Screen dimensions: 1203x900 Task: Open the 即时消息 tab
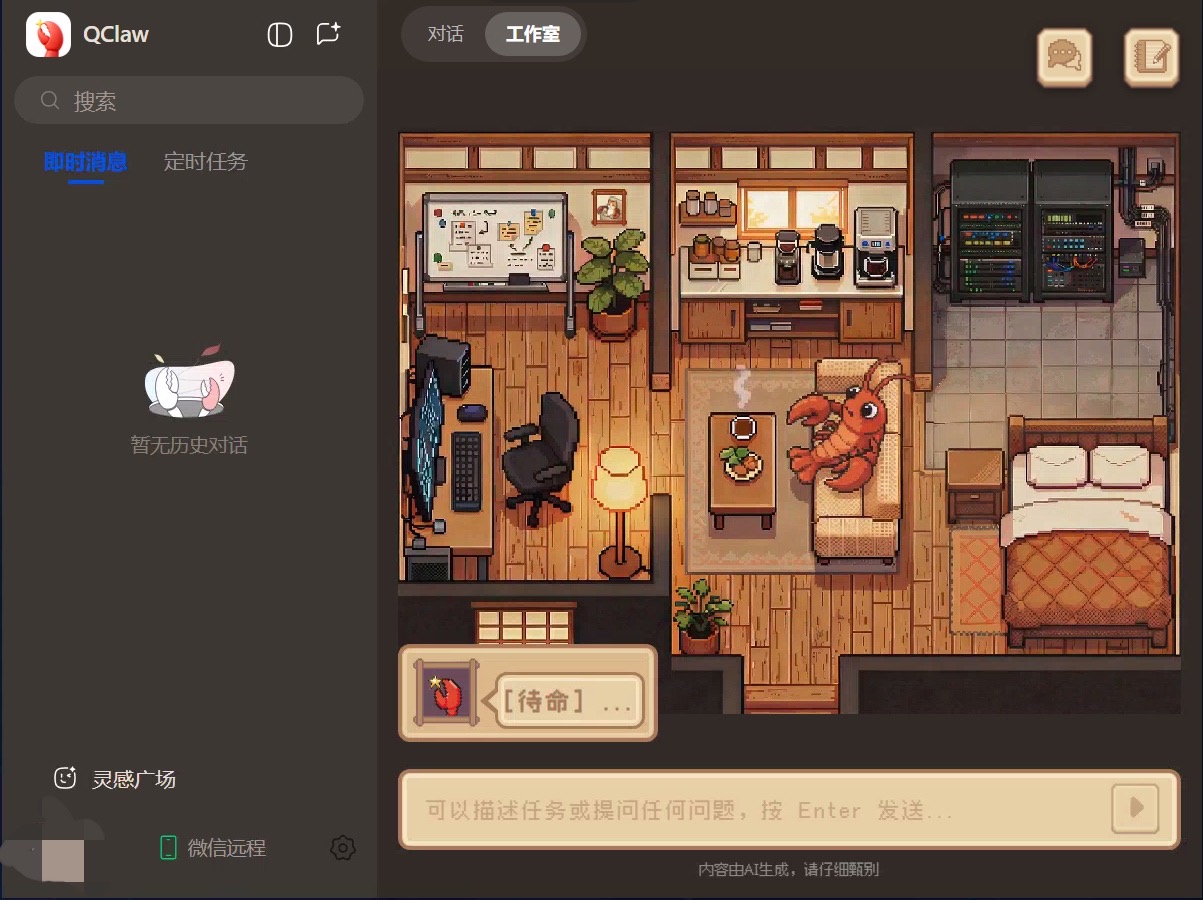tap(86, 162)
